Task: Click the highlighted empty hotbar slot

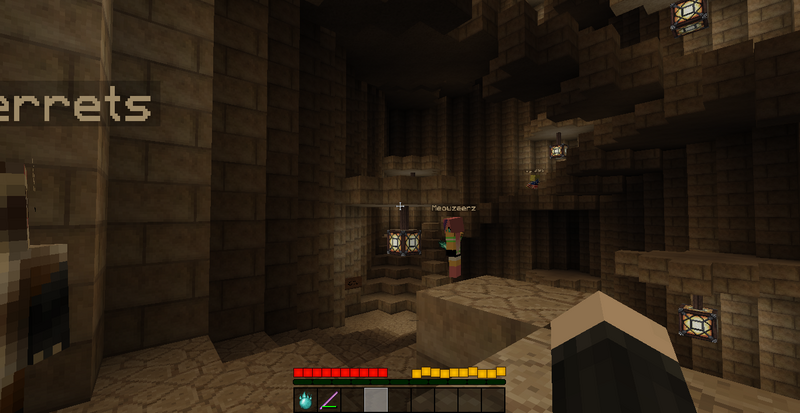Action: 375,400
